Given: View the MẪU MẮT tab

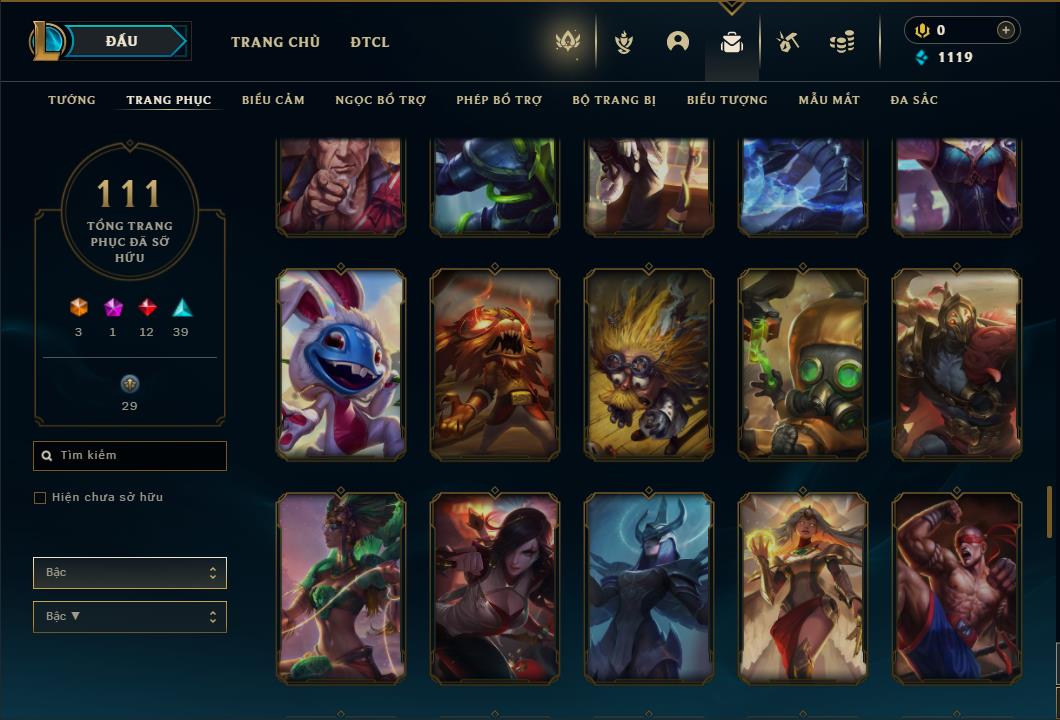Looking at the screenshot, I should pyautogui.click(x=829, y=100).
